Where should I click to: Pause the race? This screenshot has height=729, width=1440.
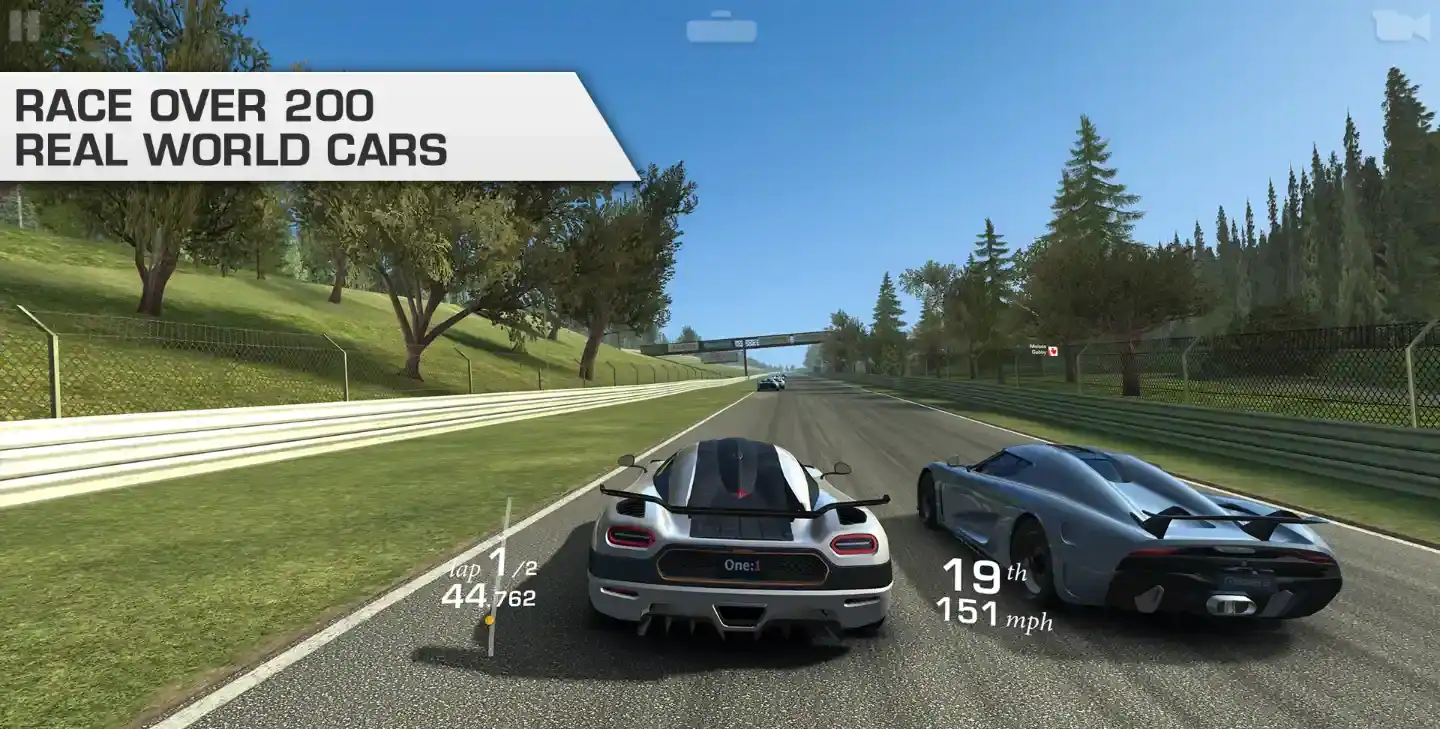pos(24,25)
